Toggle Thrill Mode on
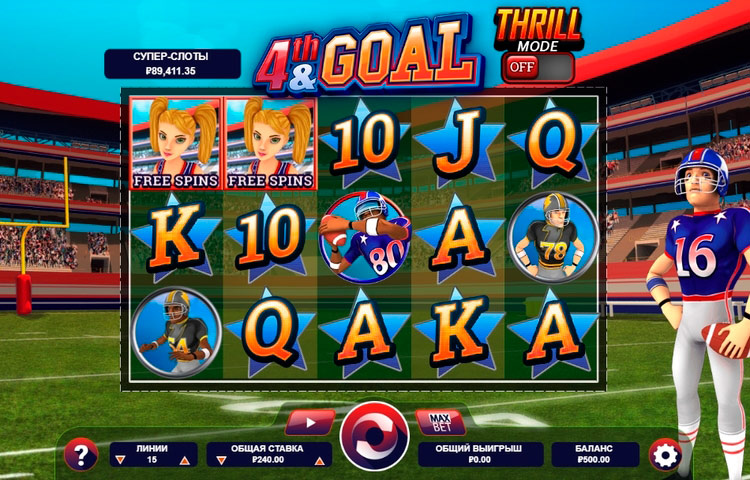750x480 pixels. (538, 67)
